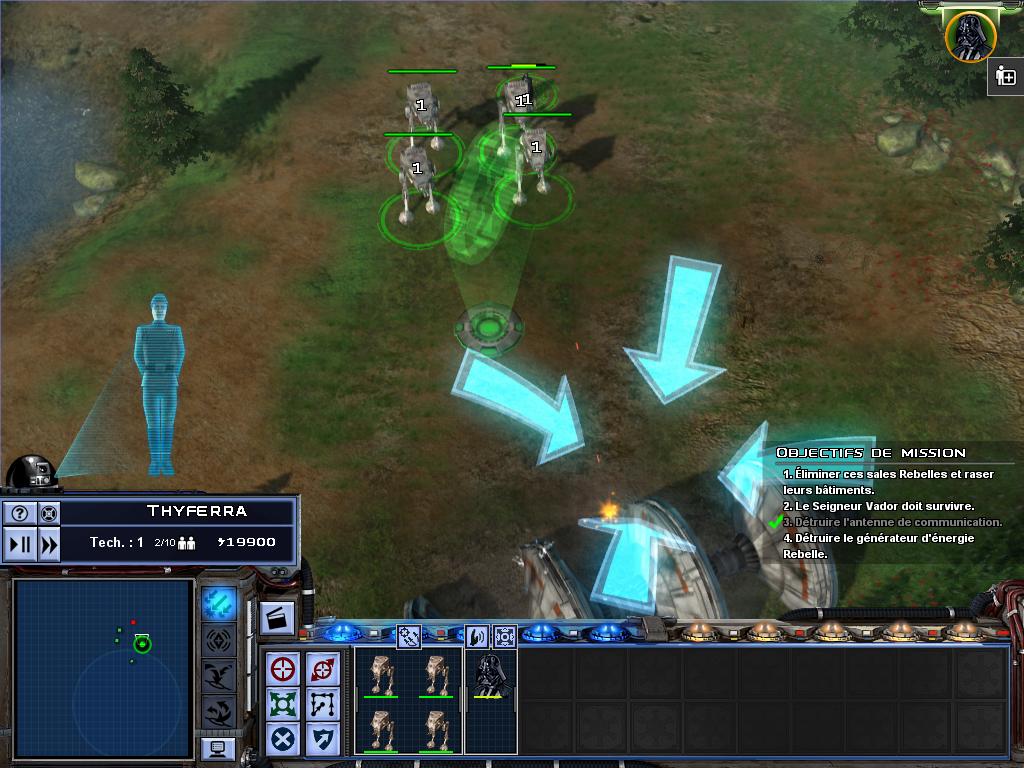Viewport: 1024px width, 768px height.
Task: Trigger the AT-ST squad special ability icon
Action: click(408, 635)
